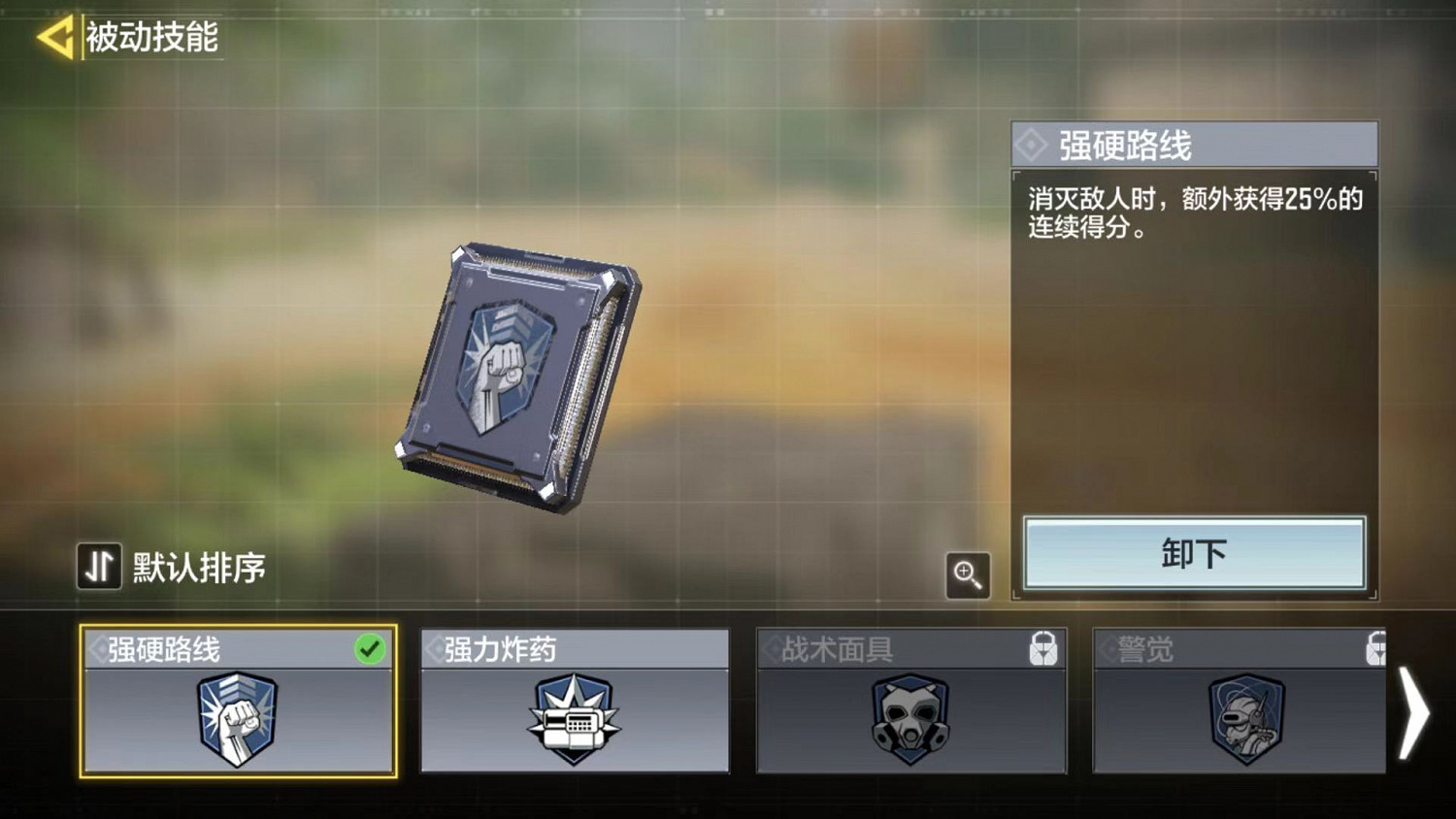1456x819 pixels.
Task: Click the 默认排序 label
Action: [199, 566]
